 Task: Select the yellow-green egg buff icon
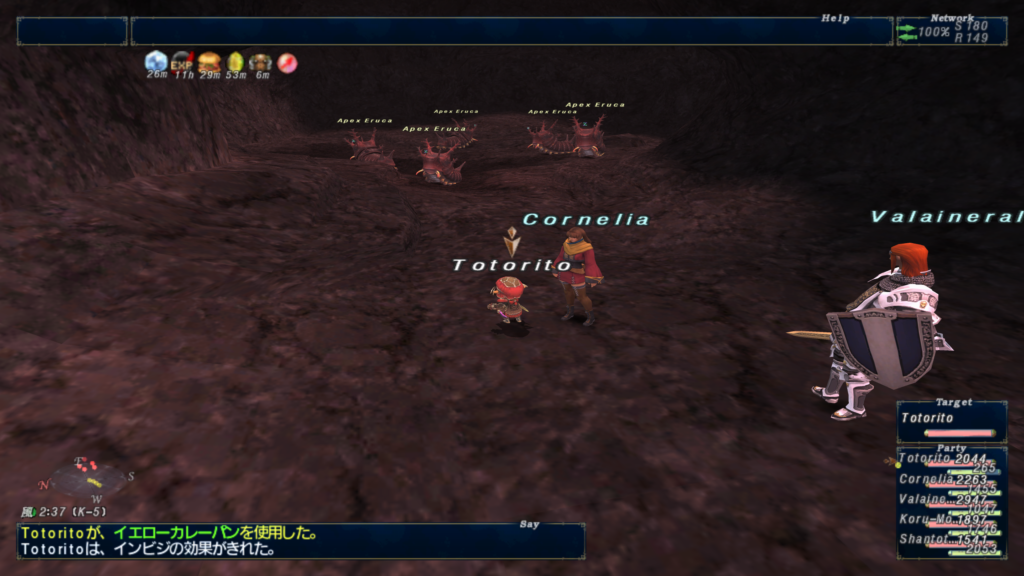(235, 61)
